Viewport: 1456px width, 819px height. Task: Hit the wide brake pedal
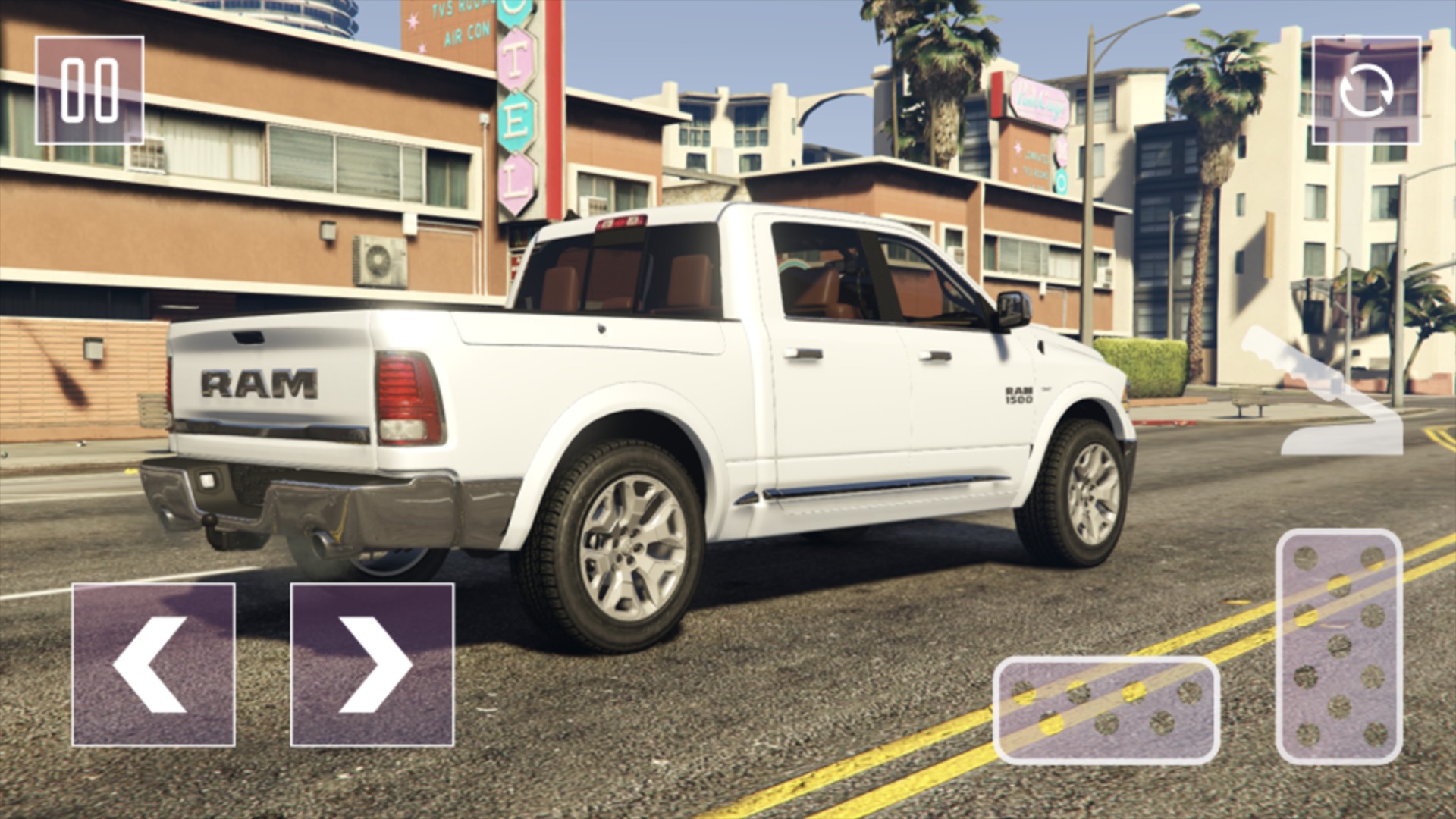tap(1106, 710)
